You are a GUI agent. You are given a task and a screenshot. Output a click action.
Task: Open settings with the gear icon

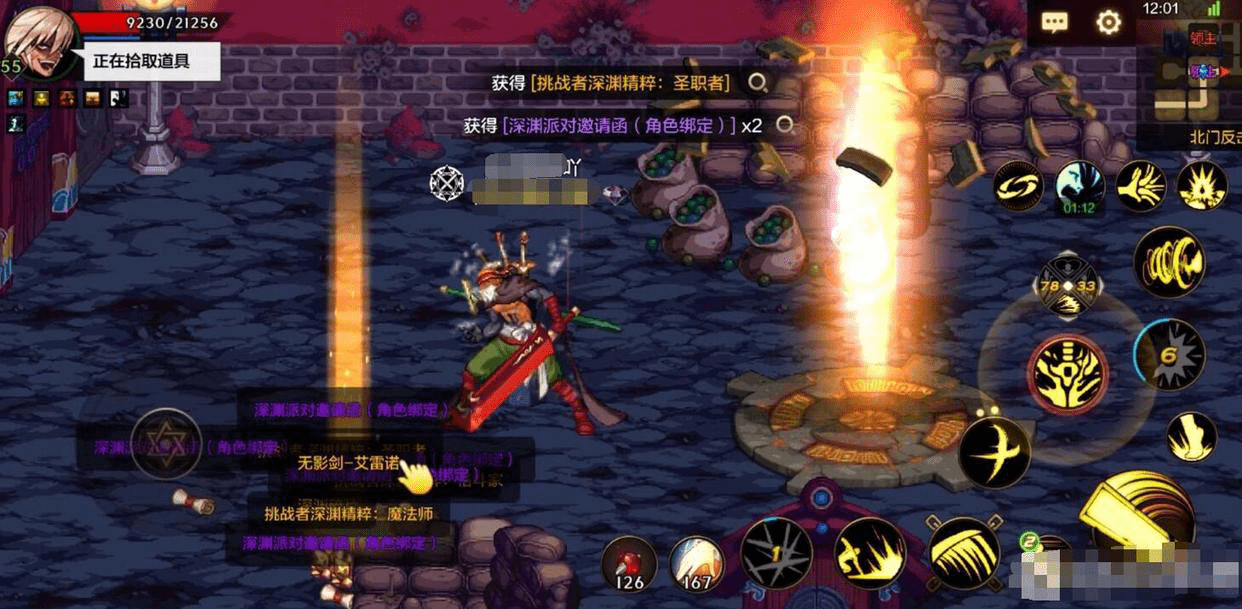pyautogui.click(x=1108, y=23)
